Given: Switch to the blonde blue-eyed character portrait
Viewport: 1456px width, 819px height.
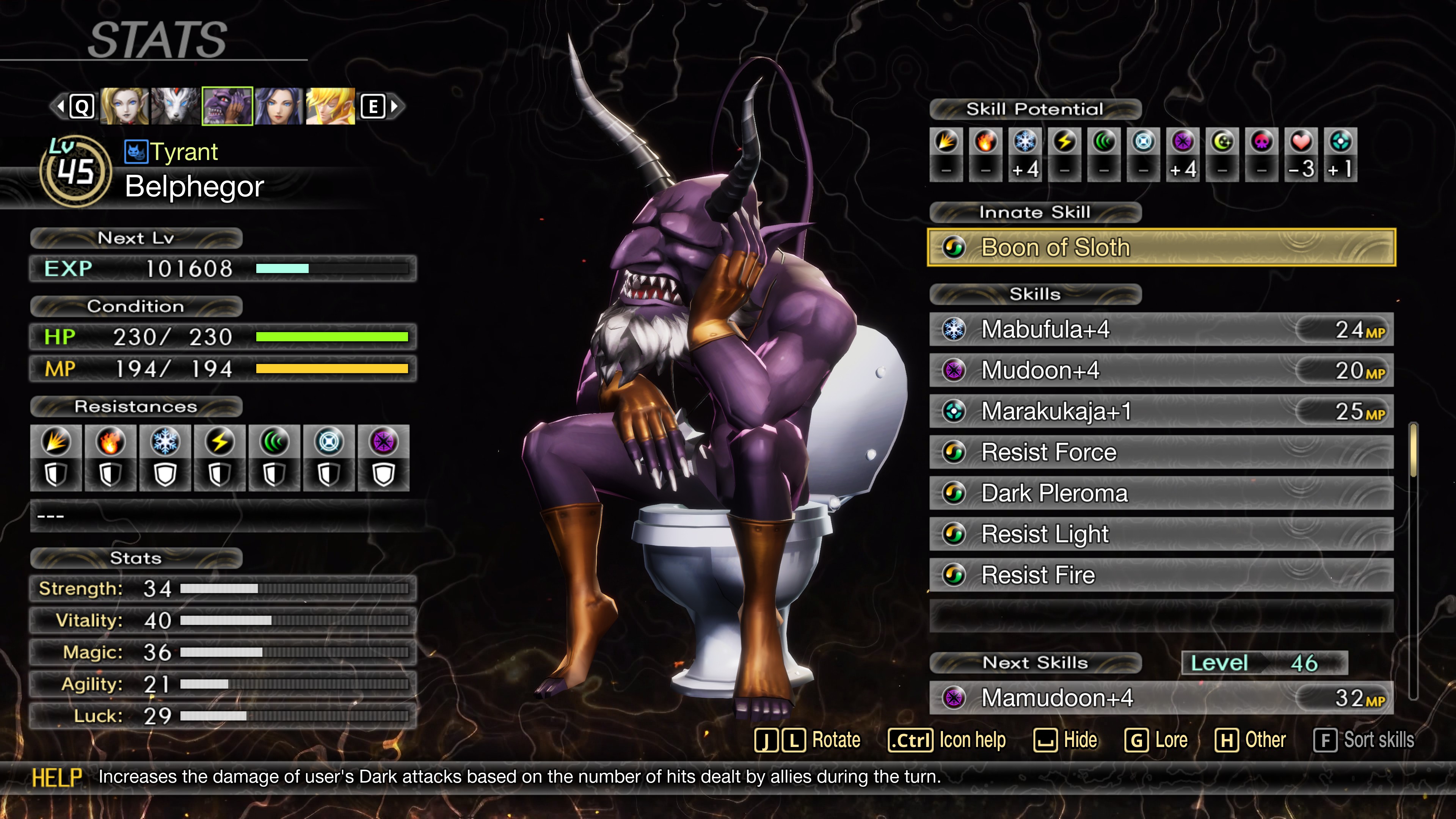Looking at the screenshot, I should [124, 106].
